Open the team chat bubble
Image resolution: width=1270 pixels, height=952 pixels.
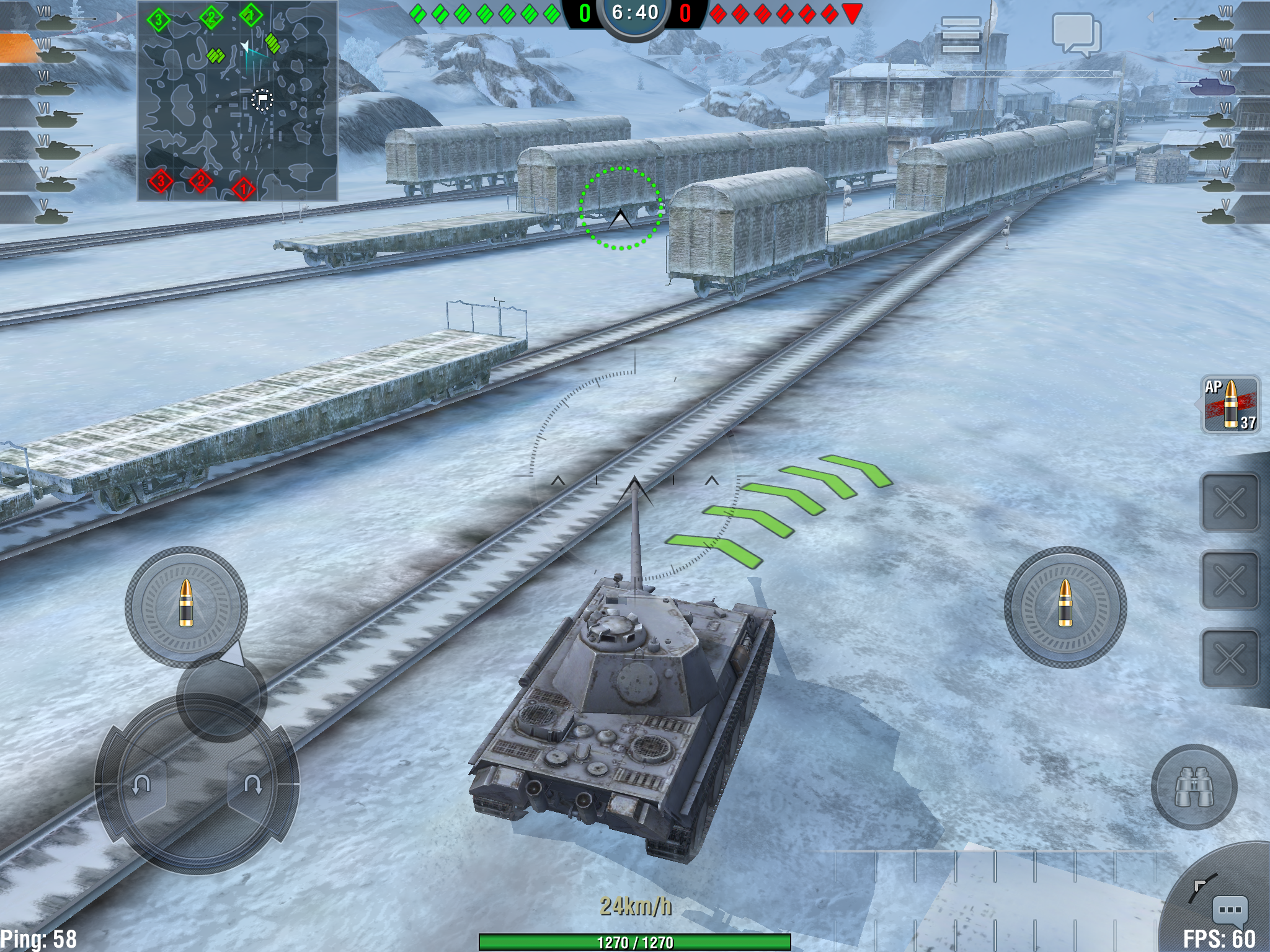[x=1076, y=34]
